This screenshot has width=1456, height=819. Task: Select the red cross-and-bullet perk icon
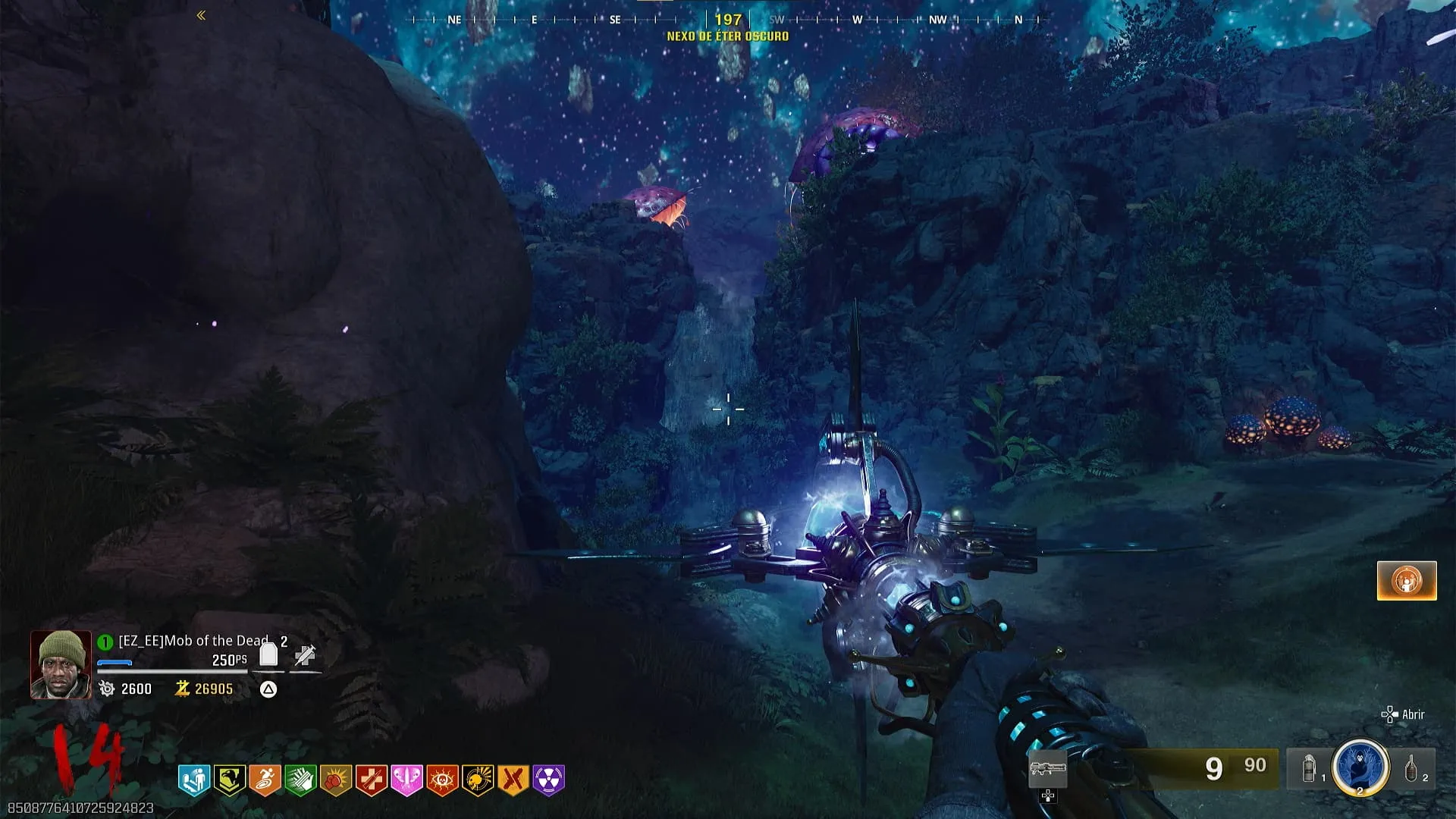[x=372, y=780]
